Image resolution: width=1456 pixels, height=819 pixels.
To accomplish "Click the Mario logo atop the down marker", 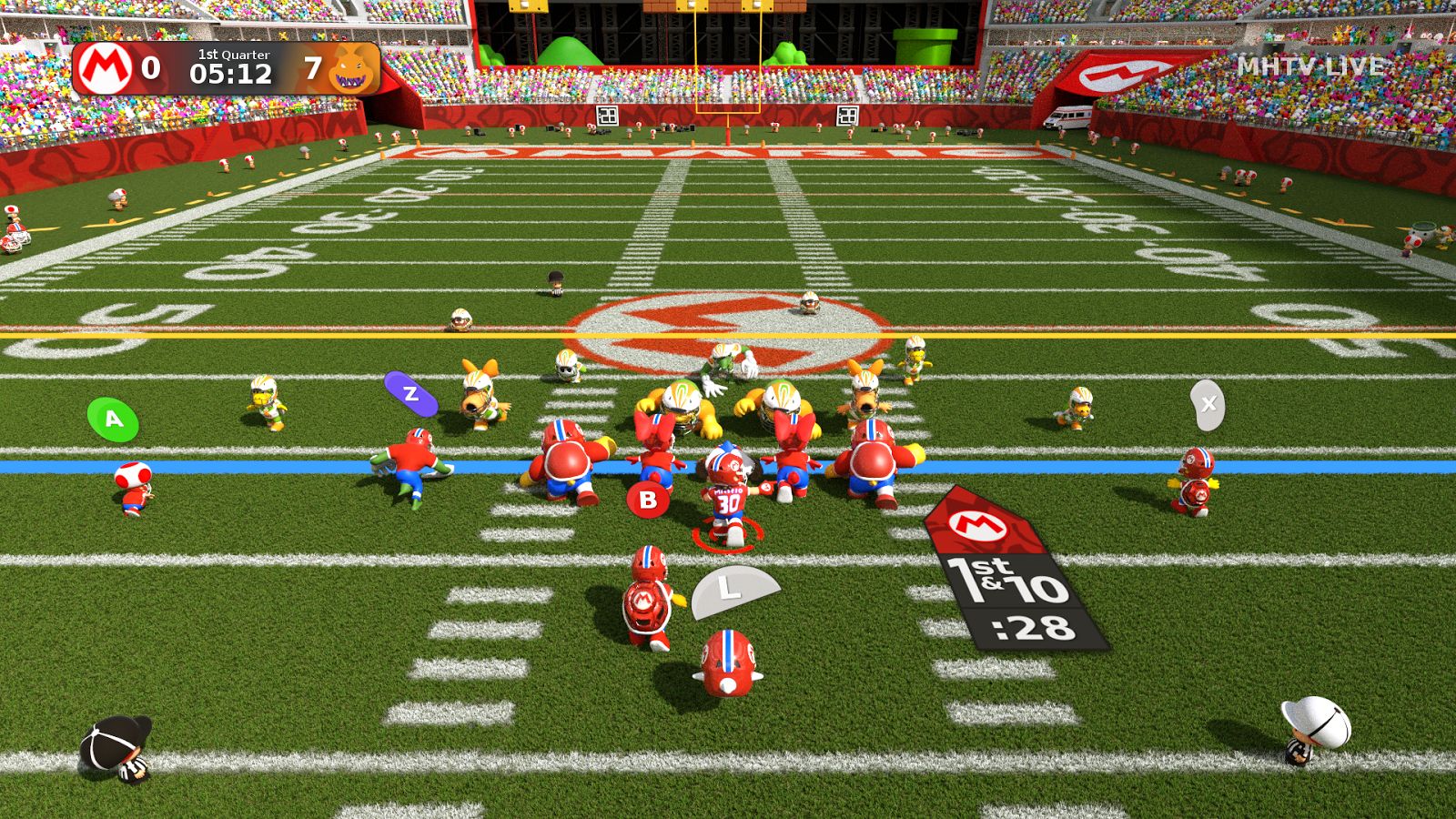I will (976, 524).
